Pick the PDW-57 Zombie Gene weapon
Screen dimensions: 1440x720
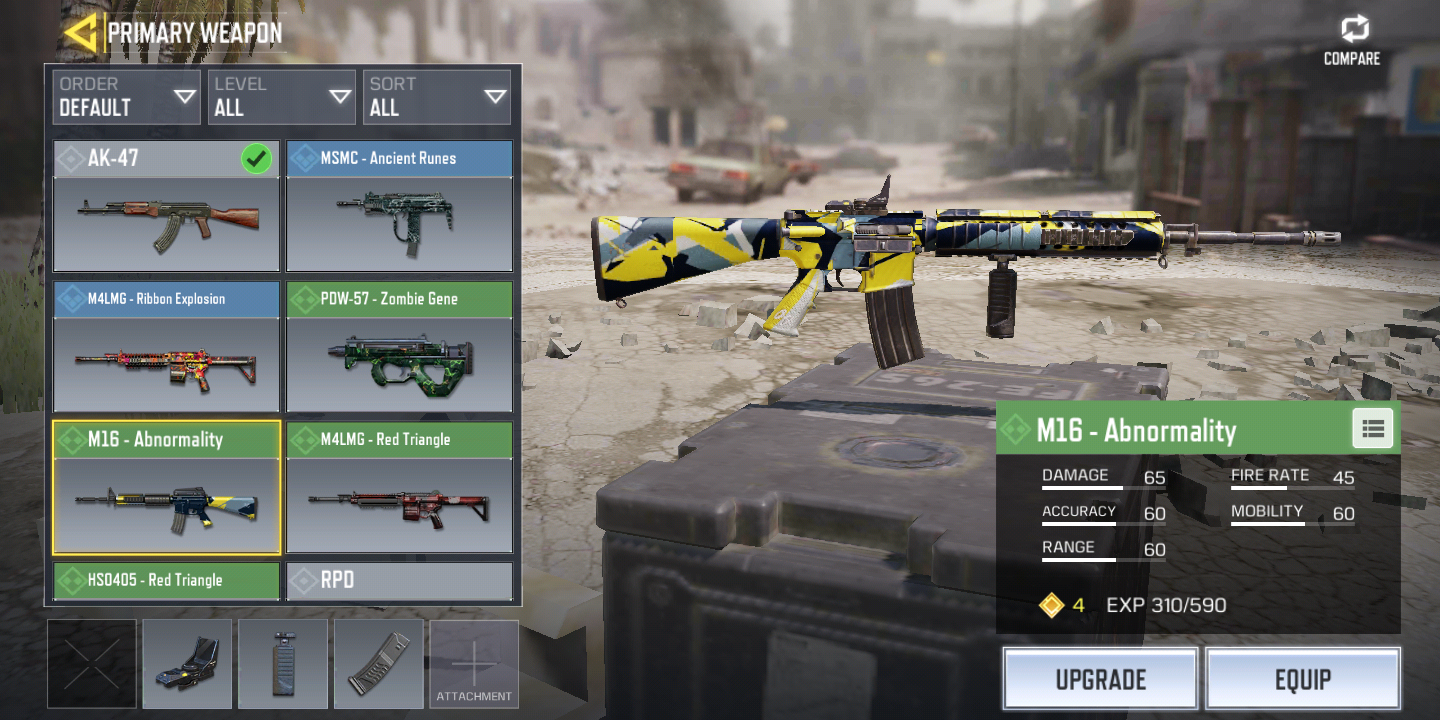point(399,347)
